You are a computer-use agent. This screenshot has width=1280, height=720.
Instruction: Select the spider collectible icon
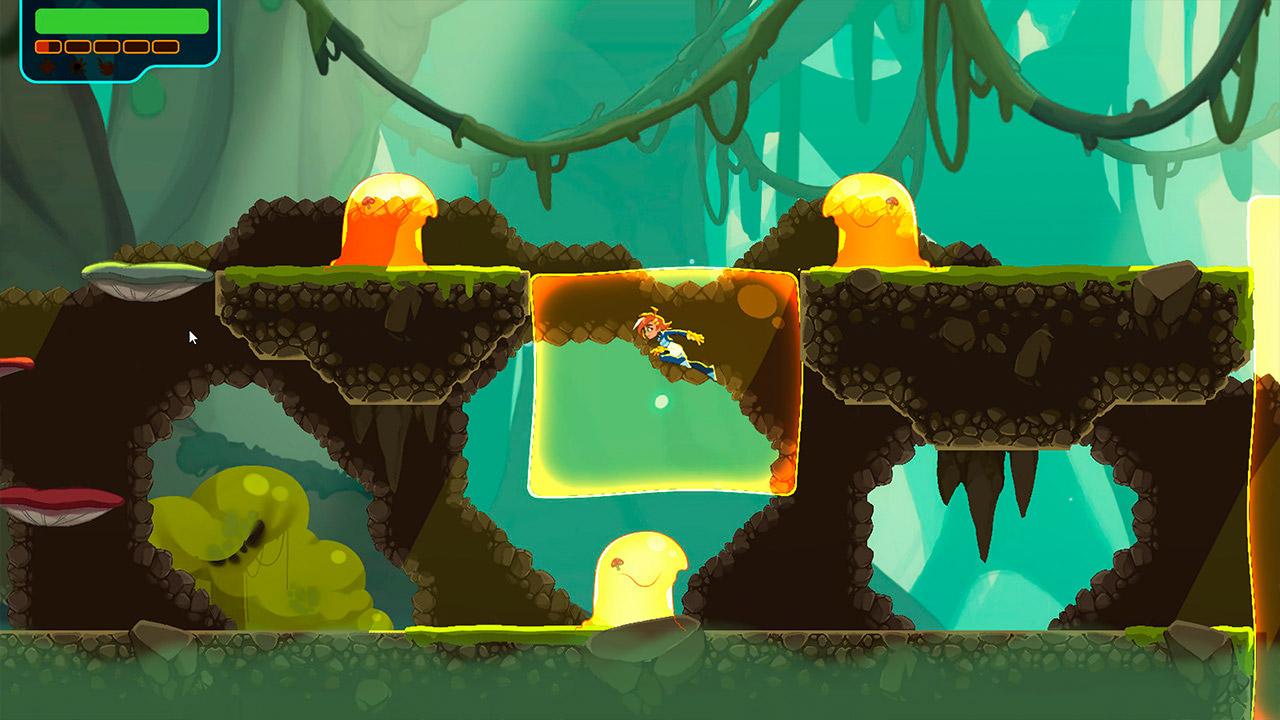[x=77, y=67]
